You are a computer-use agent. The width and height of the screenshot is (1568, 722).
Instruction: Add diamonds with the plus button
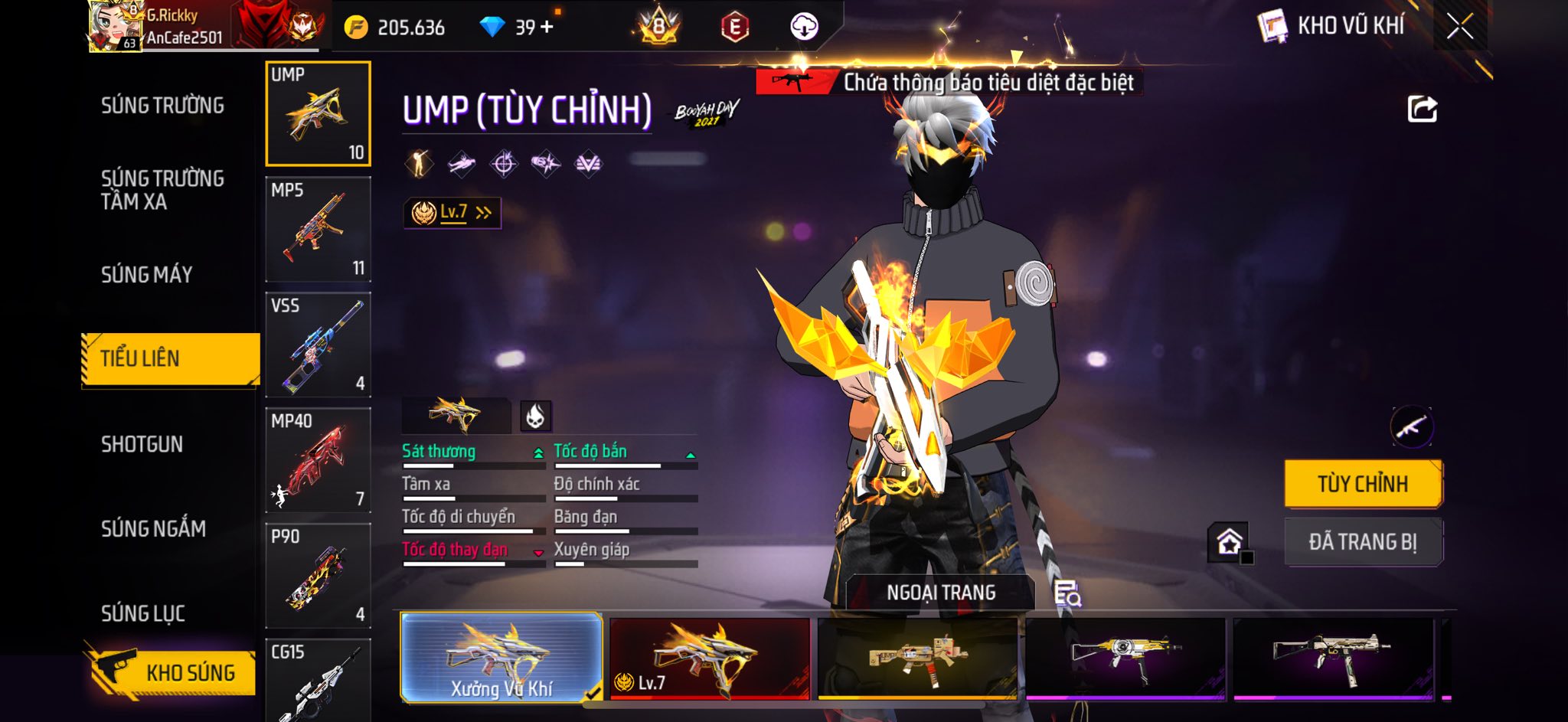547,28
